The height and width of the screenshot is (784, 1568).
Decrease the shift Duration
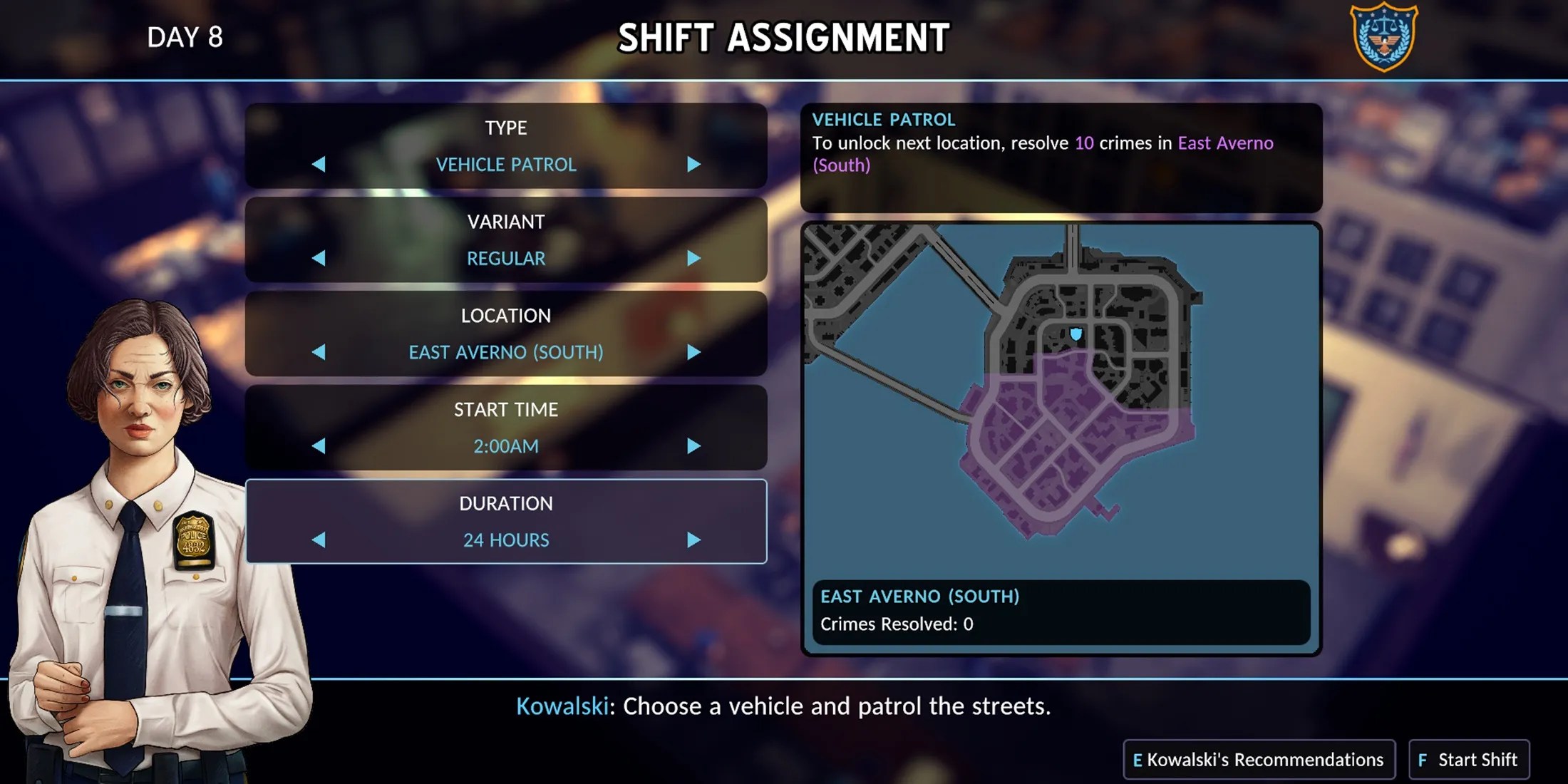319,540
